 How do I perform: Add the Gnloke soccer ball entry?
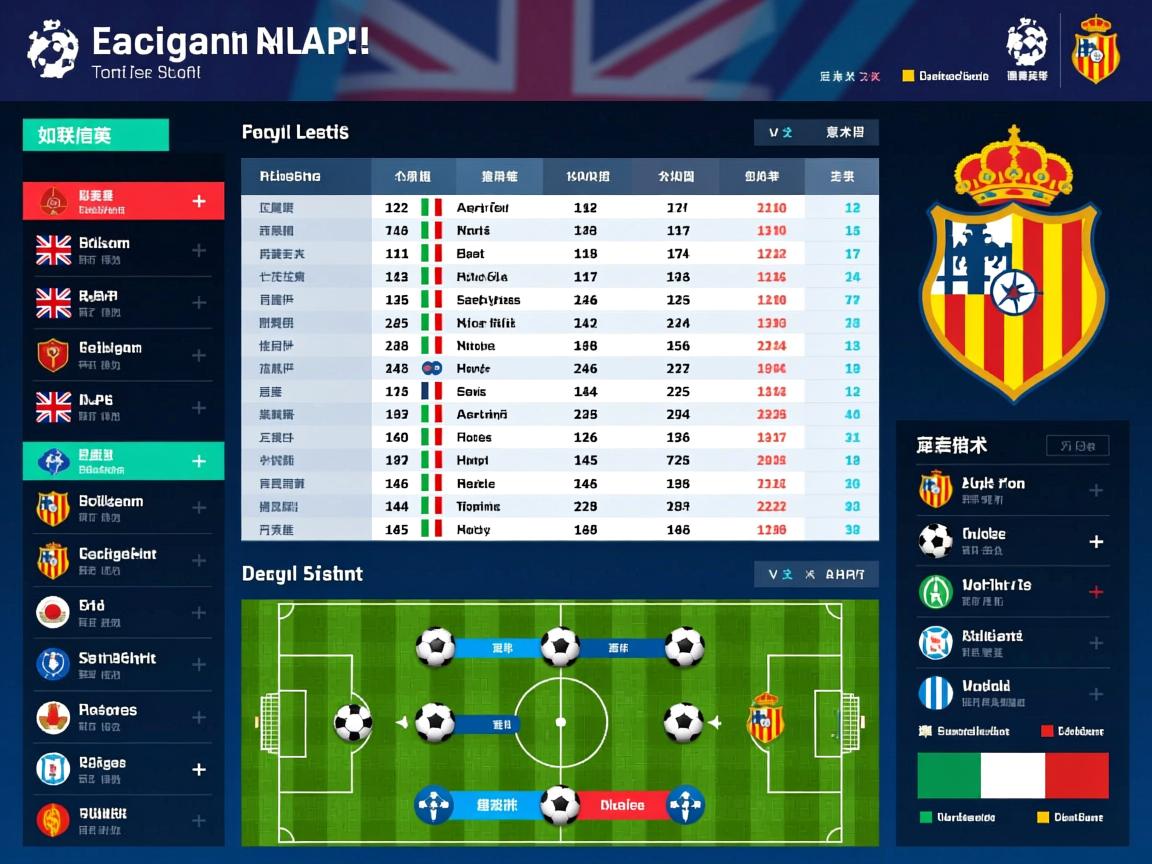[1096, 542]
